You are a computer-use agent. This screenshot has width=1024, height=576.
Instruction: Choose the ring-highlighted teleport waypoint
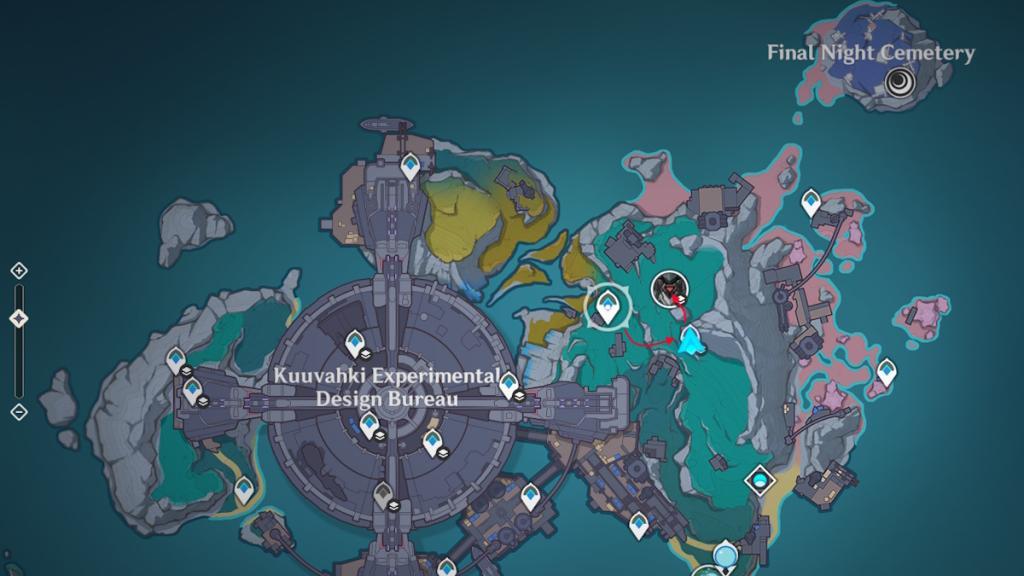(x=607, y=305)
